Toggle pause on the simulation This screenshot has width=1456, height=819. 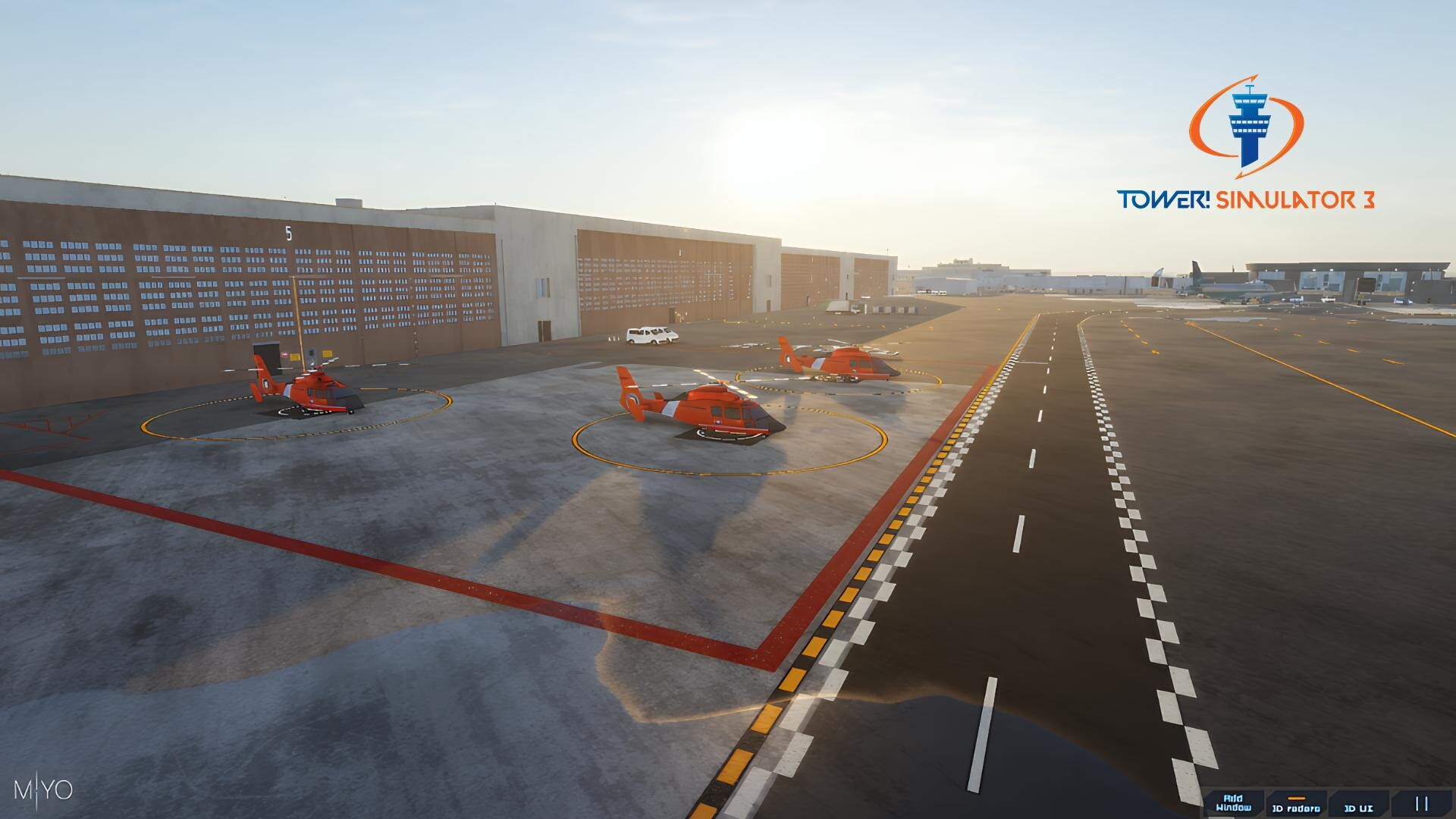(x=1423, y=805)
